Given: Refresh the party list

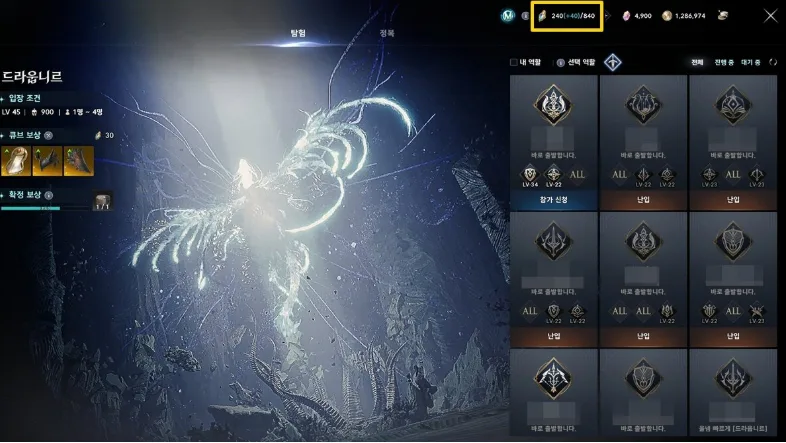Looking at the screenshot, I should (x=773, y=62).
